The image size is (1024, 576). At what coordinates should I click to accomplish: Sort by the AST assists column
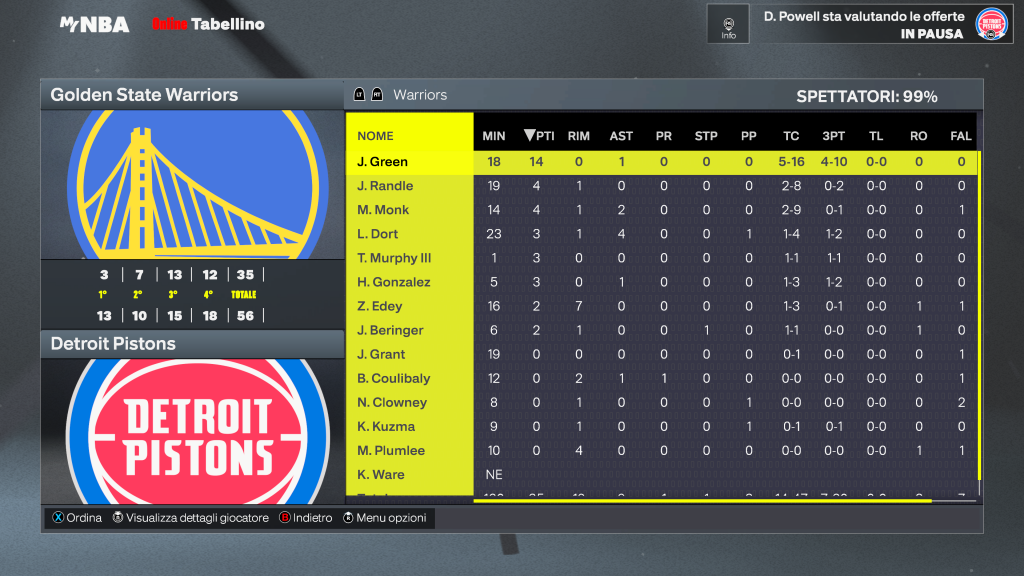click(621, 136)
